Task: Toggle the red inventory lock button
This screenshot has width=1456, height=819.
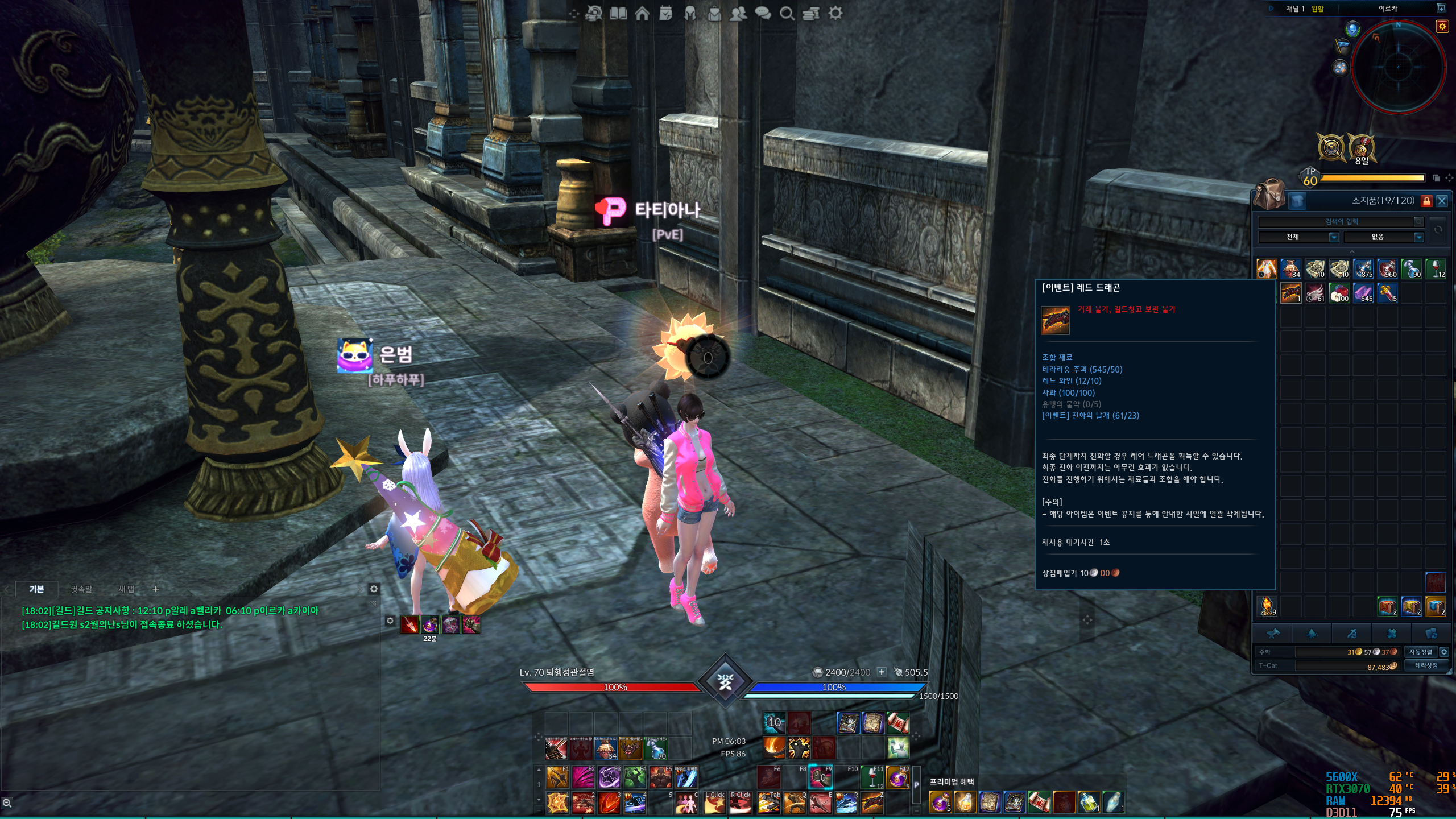Action: [x=1426, y=201]
